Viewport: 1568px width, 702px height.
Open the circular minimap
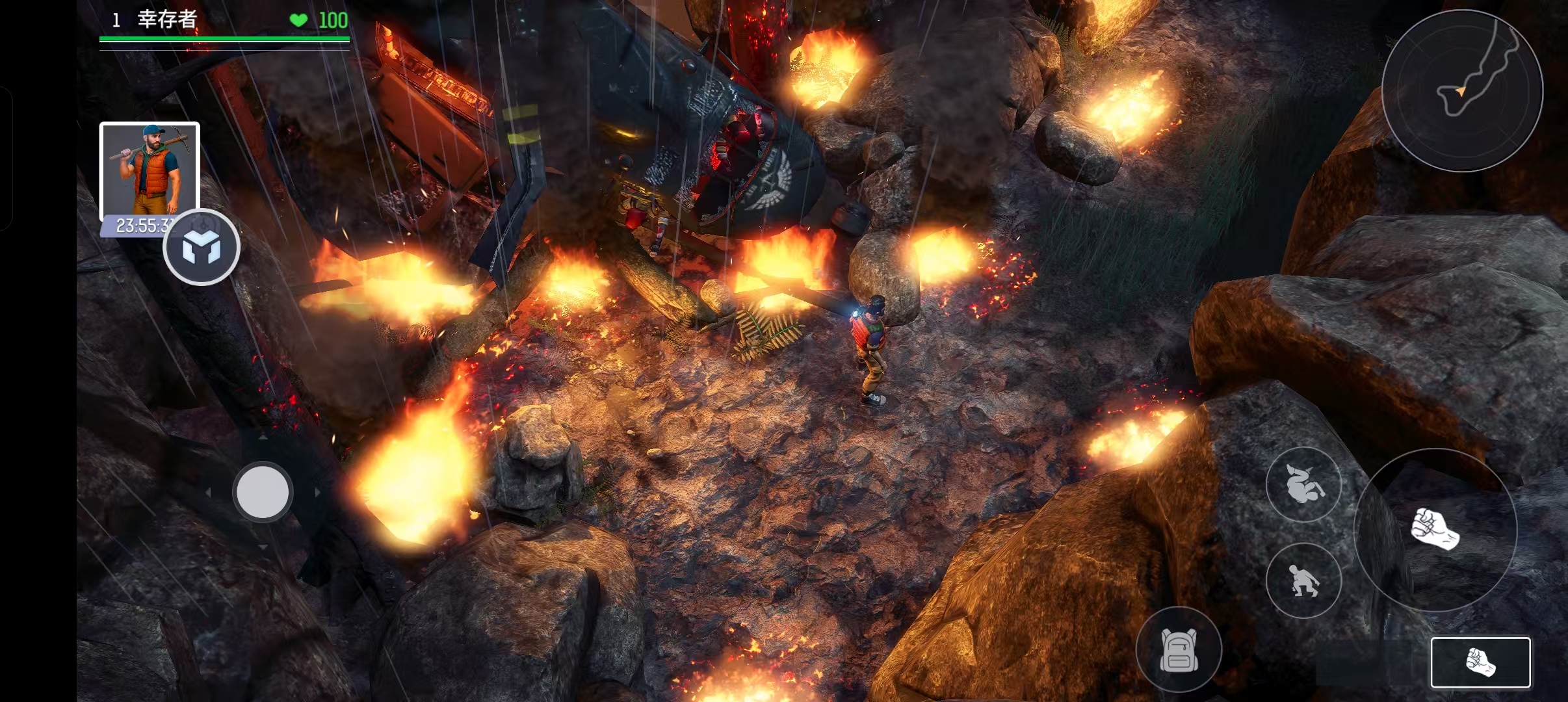pos(1461,90)
